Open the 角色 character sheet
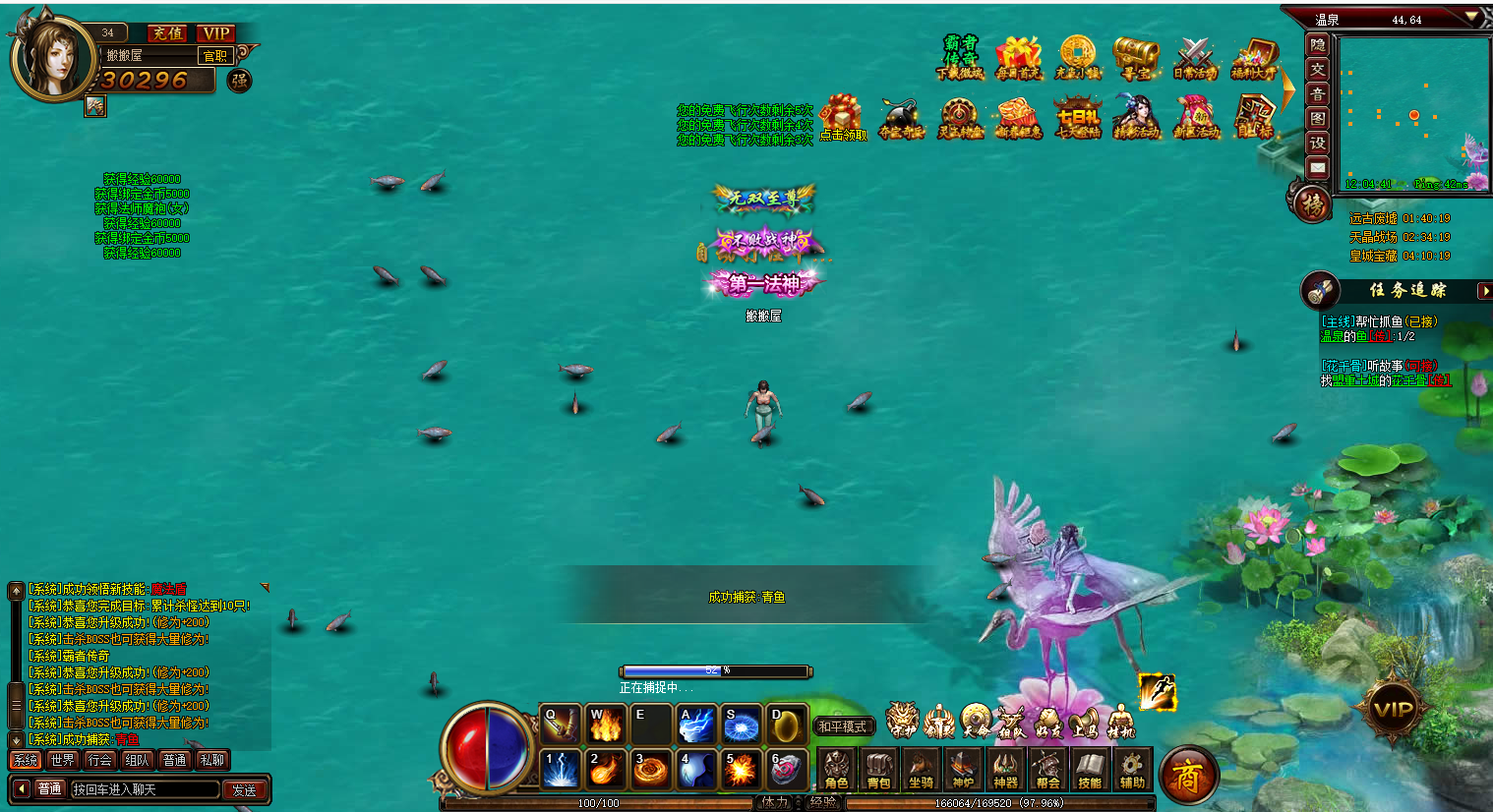The height and width of the screenshot is (812, 1493). coord(836,769)
